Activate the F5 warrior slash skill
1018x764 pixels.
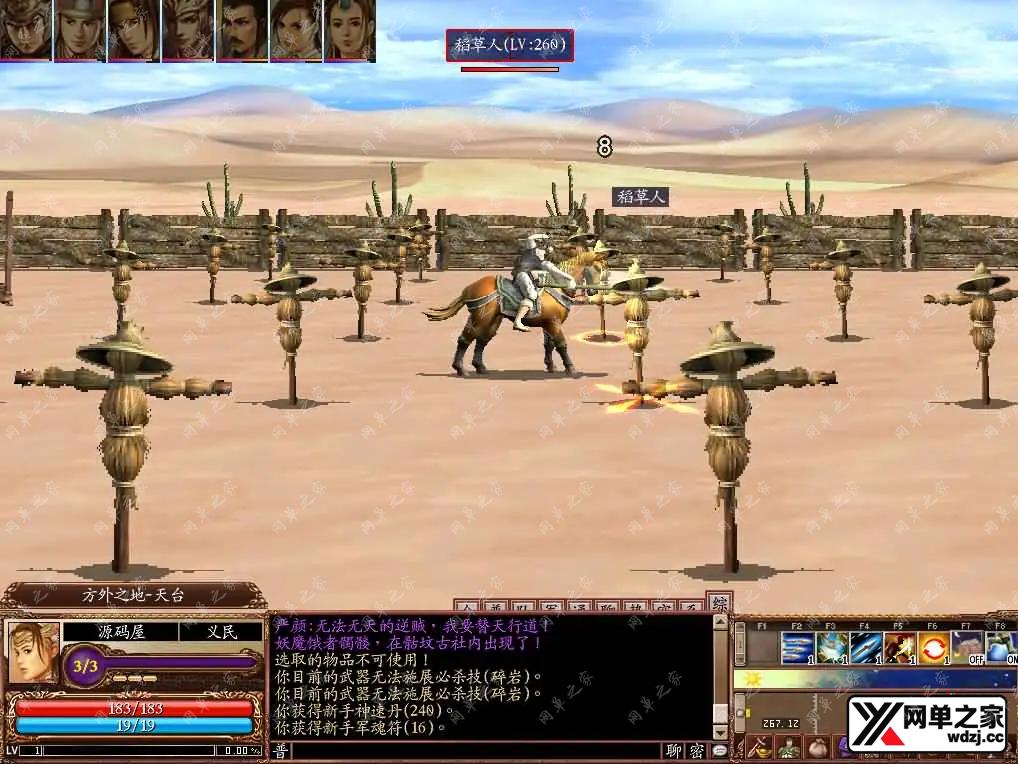point(900,648)
